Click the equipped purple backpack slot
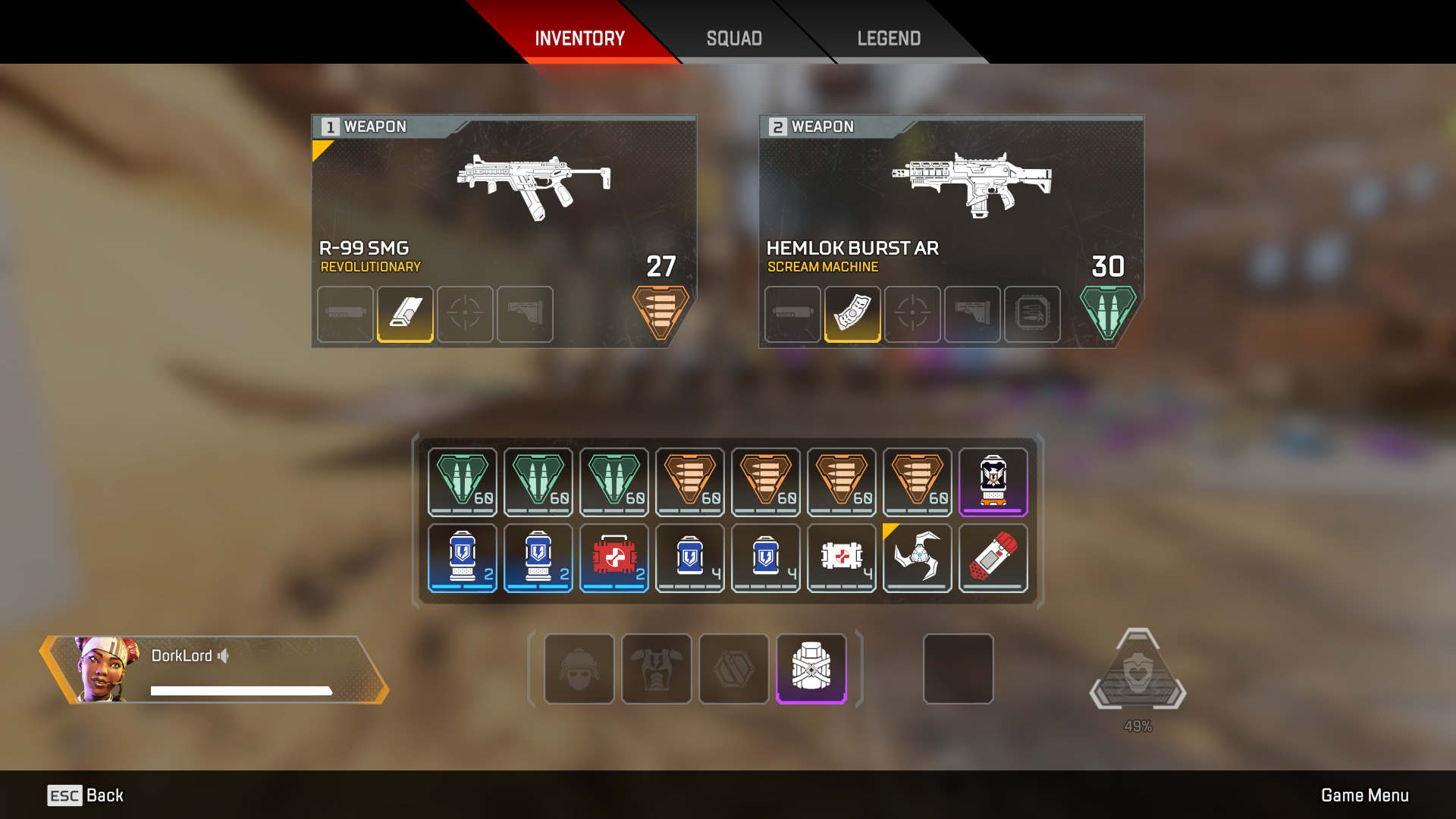 coord(811,670)
